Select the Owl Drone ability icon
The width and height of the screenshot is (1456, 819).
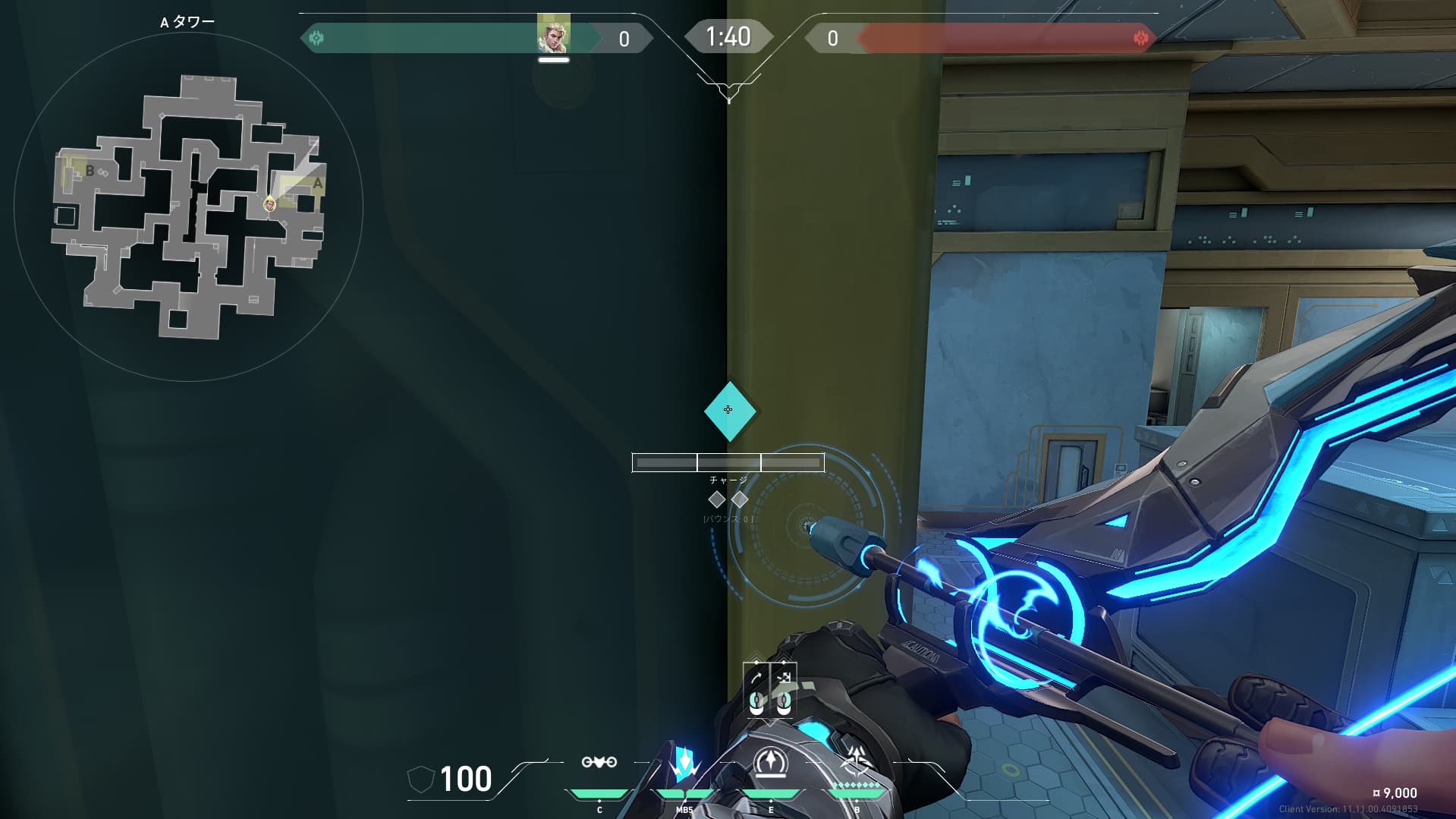599,762
